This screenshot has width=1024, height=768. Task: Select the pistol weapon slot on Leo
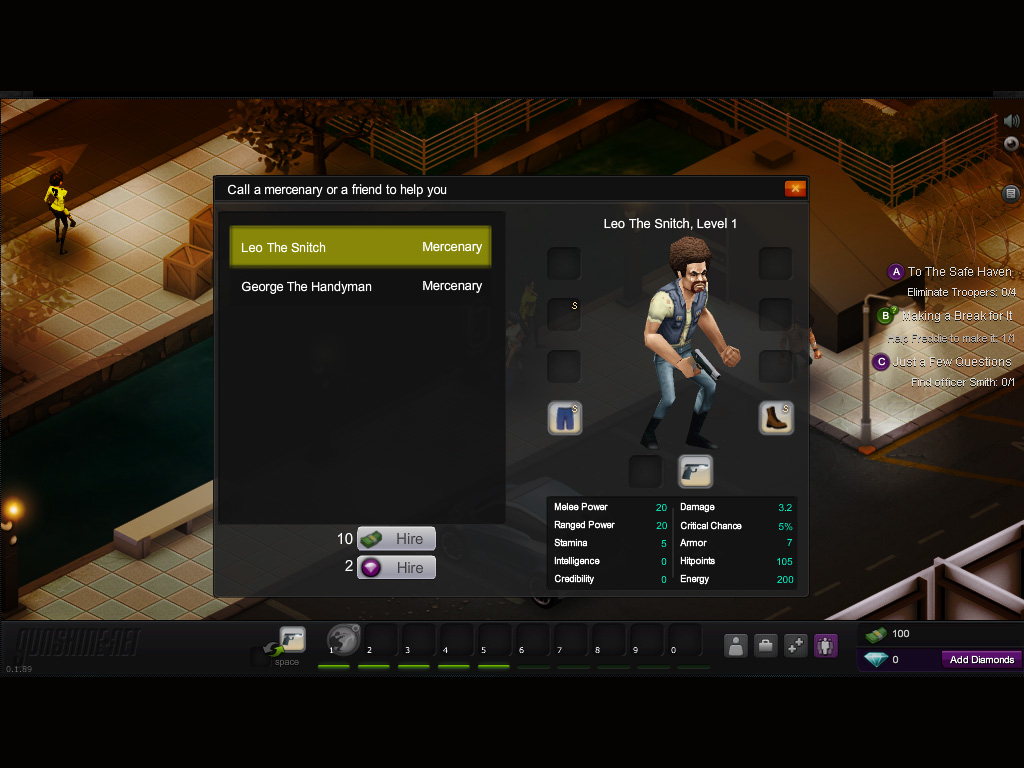click(x=695, y=471)
